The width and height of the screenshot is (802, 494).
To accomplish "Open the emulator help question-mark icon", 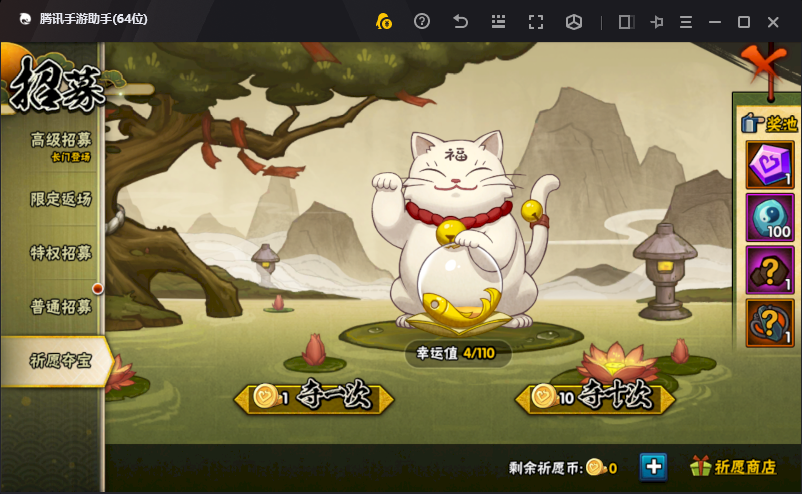I will pyautogui.click(x=422, y=21).
